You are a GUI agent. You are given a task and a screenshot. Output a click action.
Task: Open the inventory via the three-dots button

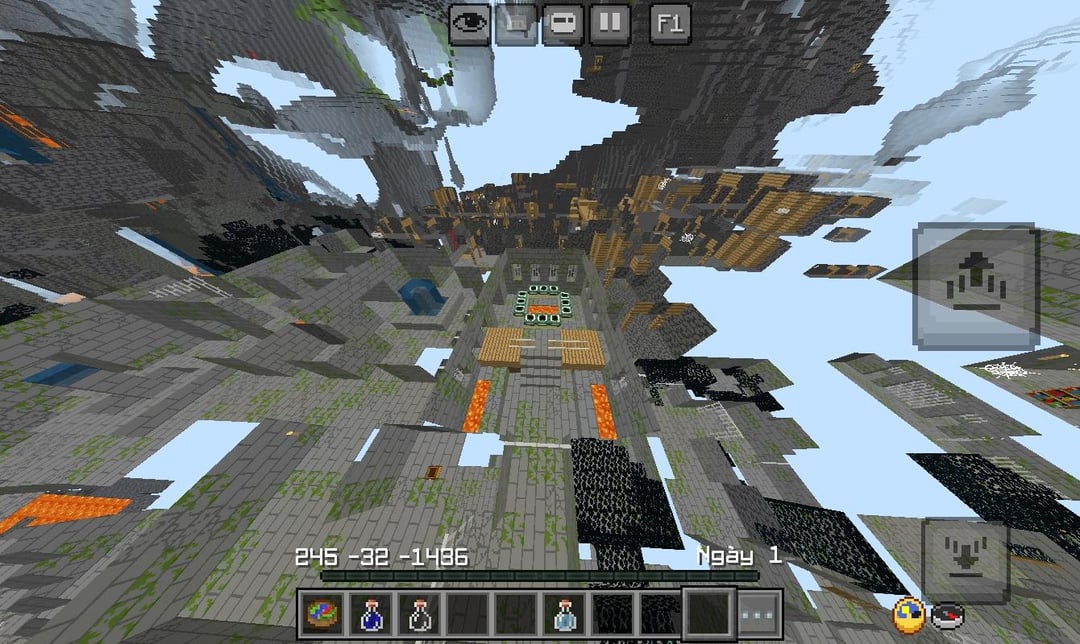pos(760,613)
